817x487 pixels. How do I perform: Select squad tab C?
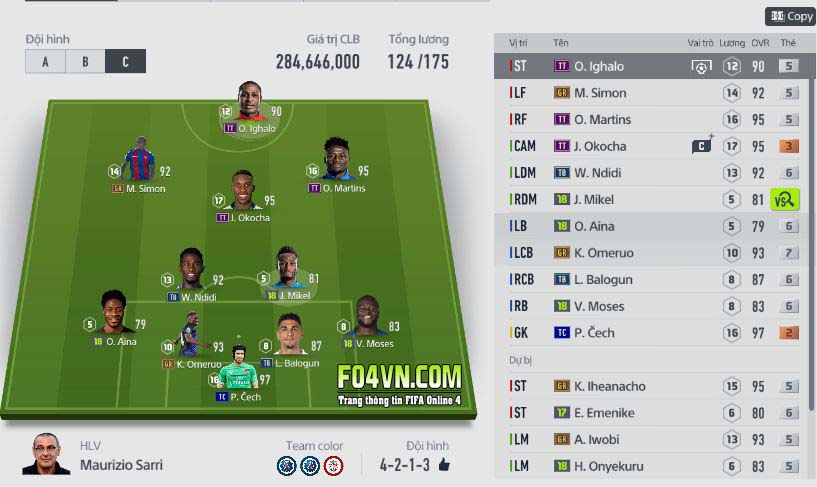tap(125, 61)
